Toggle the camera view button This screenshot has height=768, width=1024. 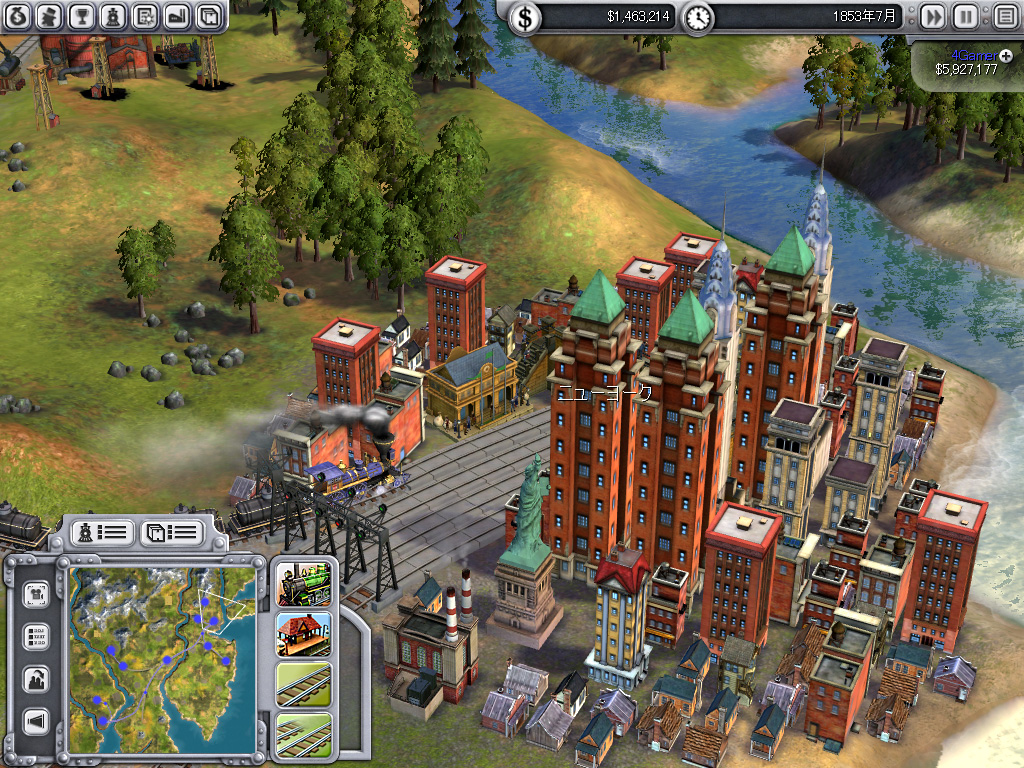coord(37,594)
